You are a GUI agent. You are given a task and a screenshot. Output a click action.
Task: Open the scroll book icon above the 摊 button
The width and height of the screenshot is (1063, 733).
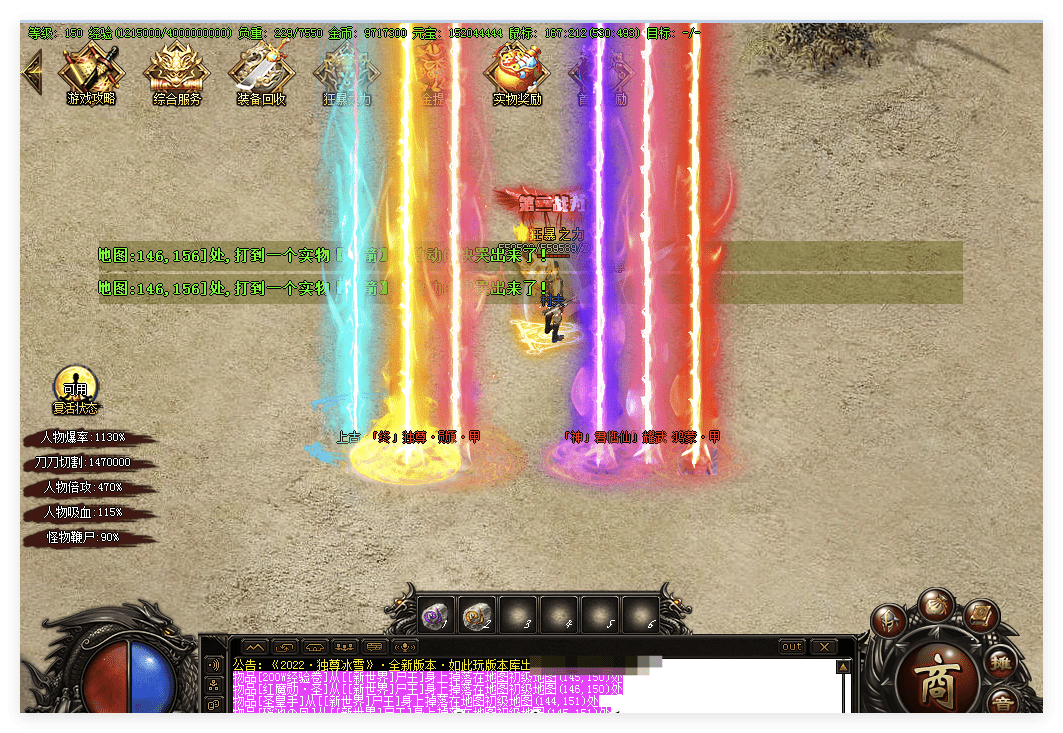point(980,612)
